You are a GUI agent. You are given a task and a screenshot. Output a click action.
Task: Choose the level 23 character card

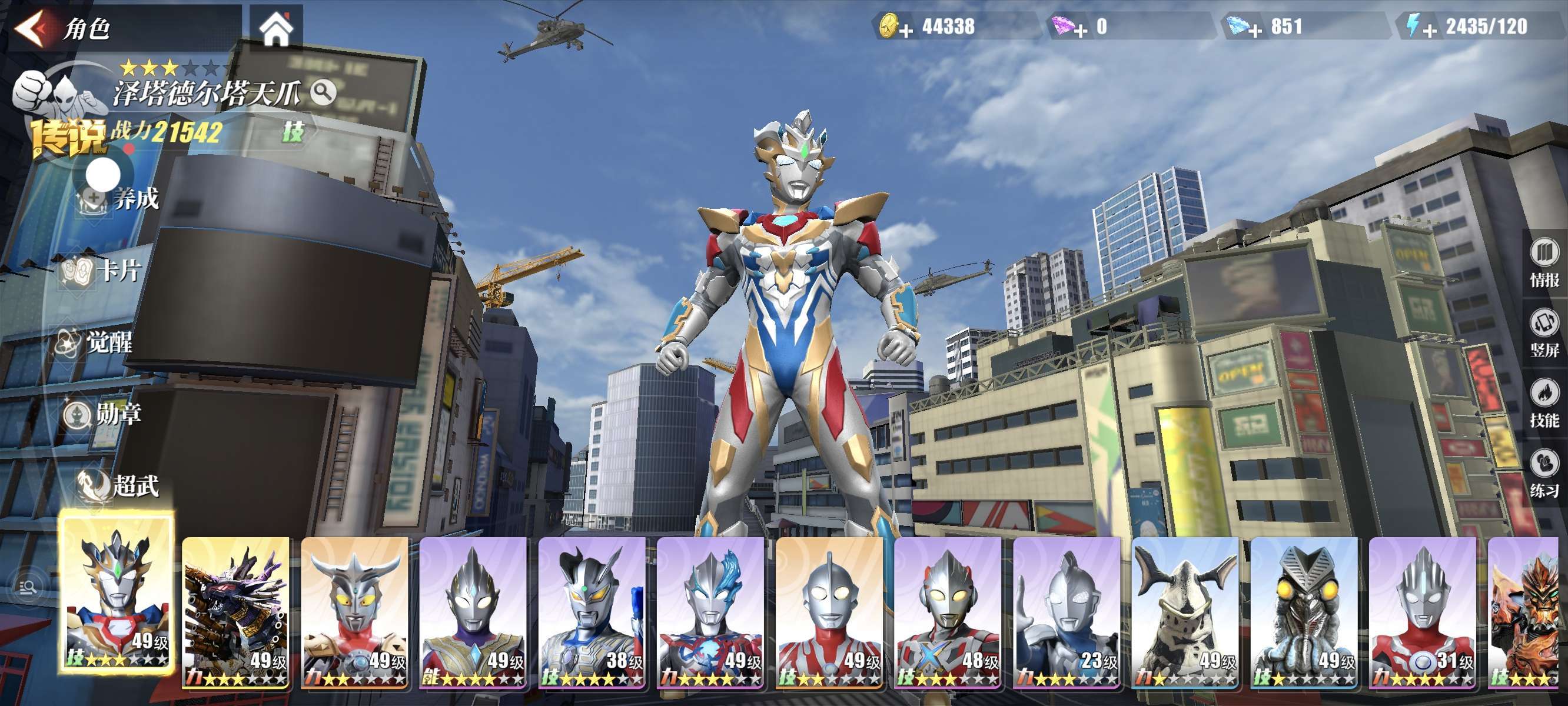pos(1066,612)
